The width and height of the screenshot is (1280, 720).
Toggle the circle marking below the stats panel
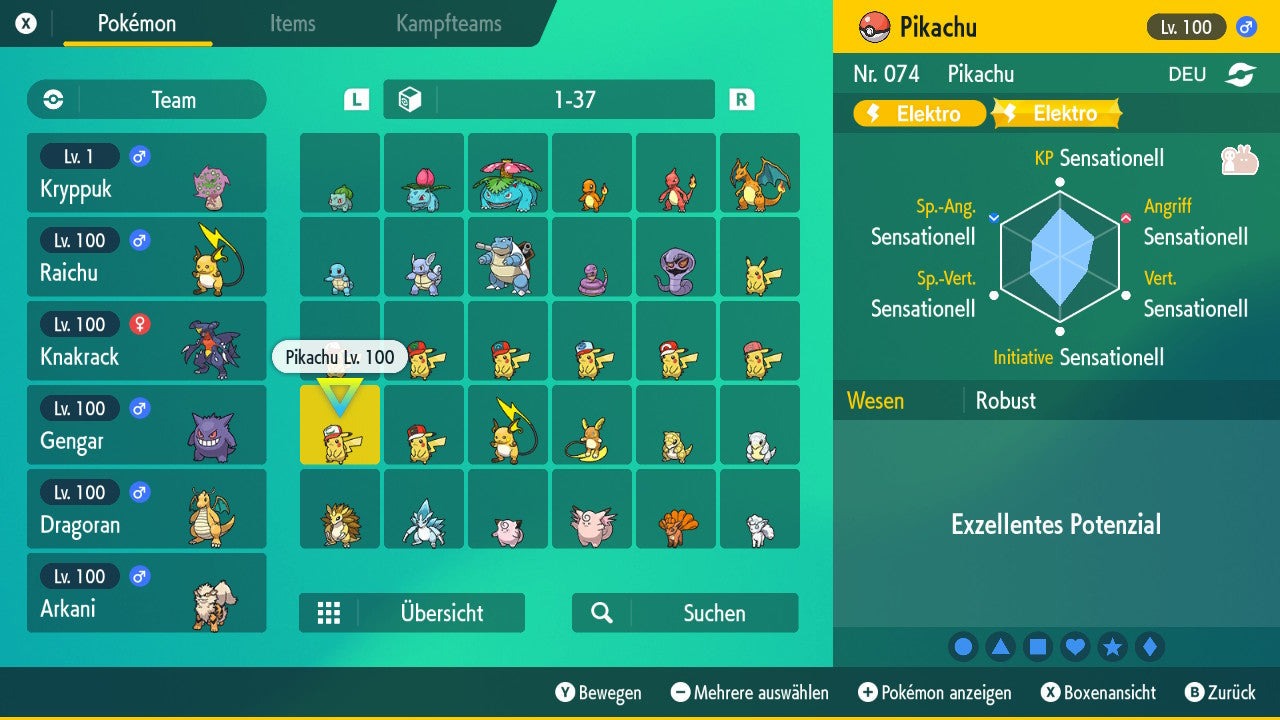coord(963,646)
